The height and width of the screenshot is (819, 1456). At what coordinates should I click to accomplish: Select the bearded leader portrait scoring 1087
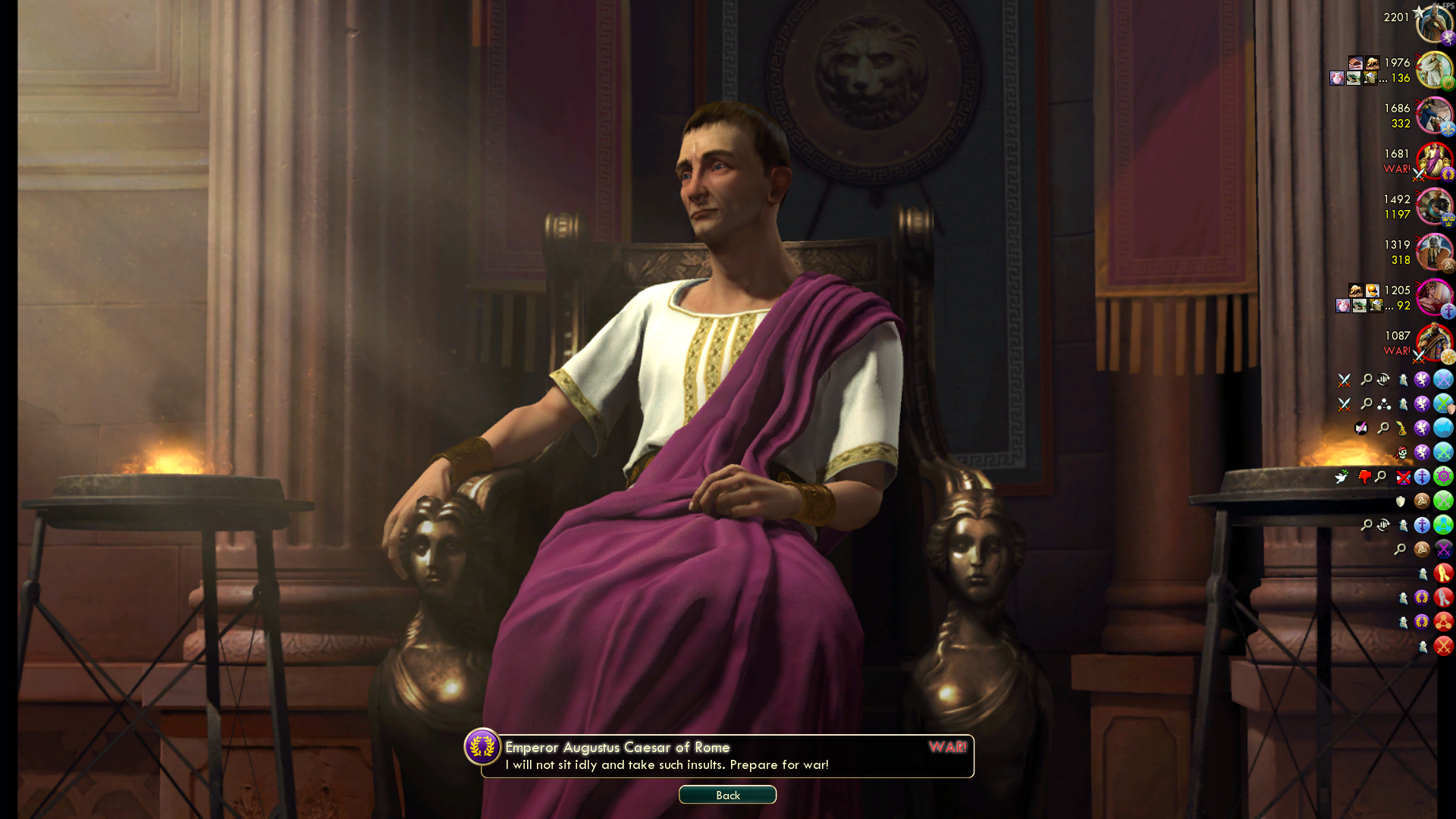click(1432, 343)
